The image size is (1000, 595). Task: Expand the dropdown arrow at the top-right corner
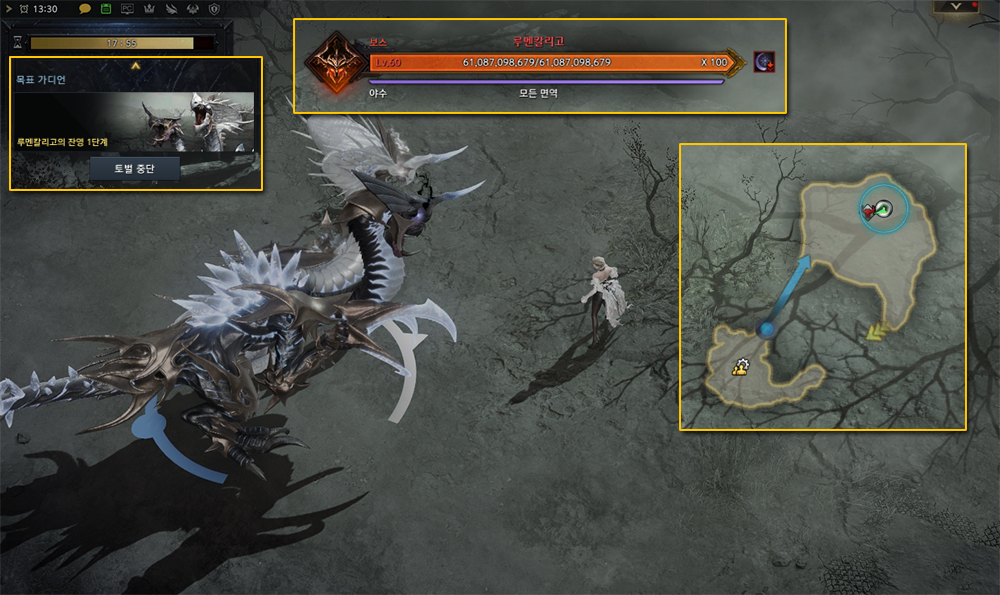click(956, 6)
